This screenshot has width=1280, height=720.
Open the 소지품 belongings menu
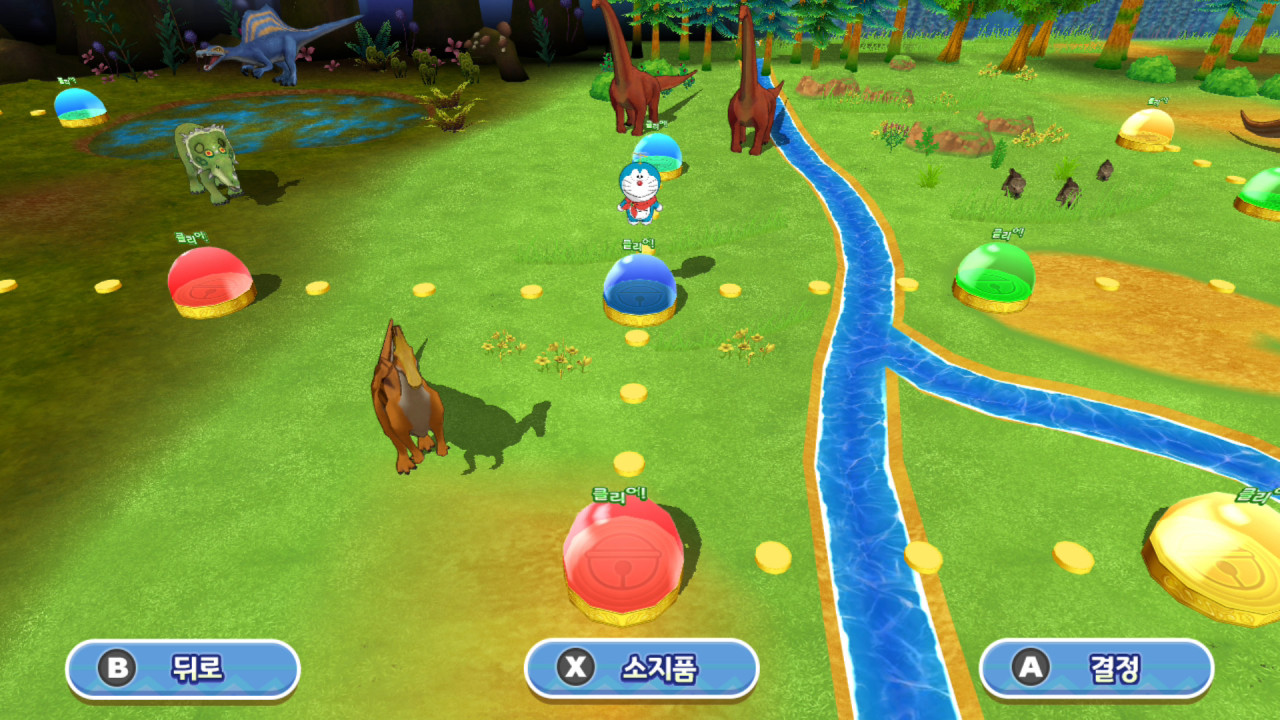click(641, 668)
